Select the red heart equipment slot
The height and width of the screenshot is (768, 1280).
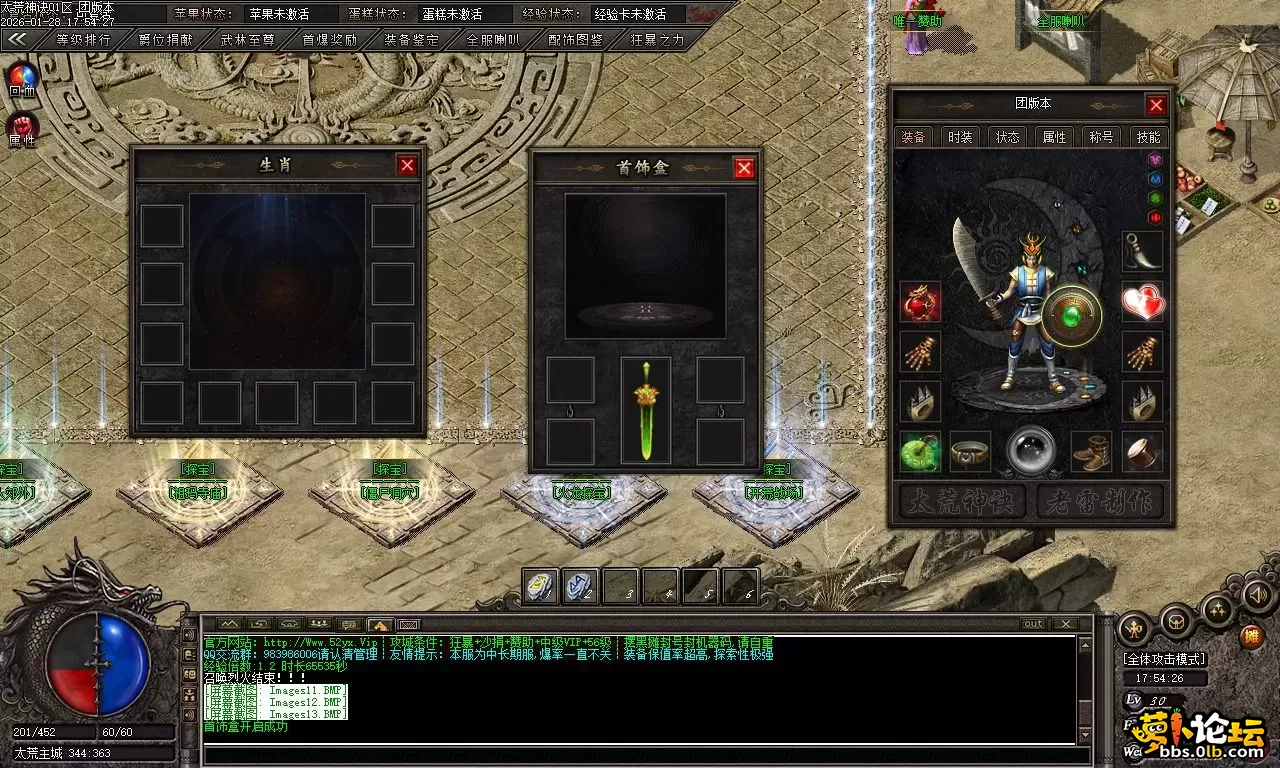coord(1142,302)
